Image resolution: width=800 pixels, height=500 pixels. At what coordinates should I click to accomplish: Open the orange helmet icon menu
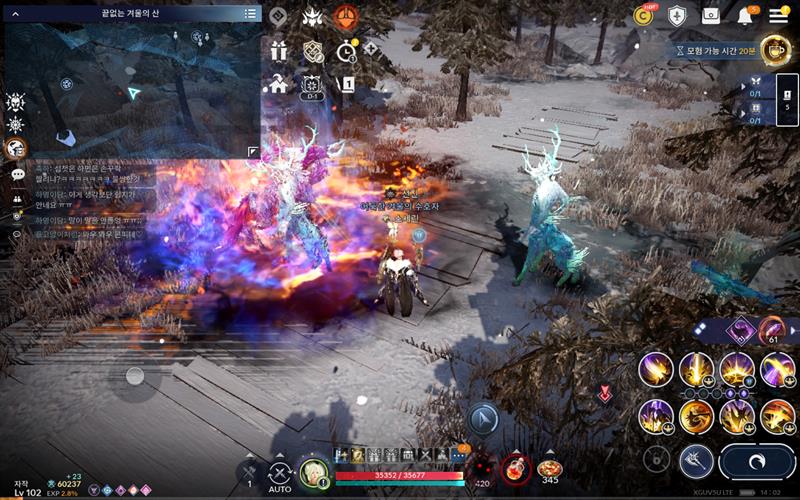click(345, 17)
